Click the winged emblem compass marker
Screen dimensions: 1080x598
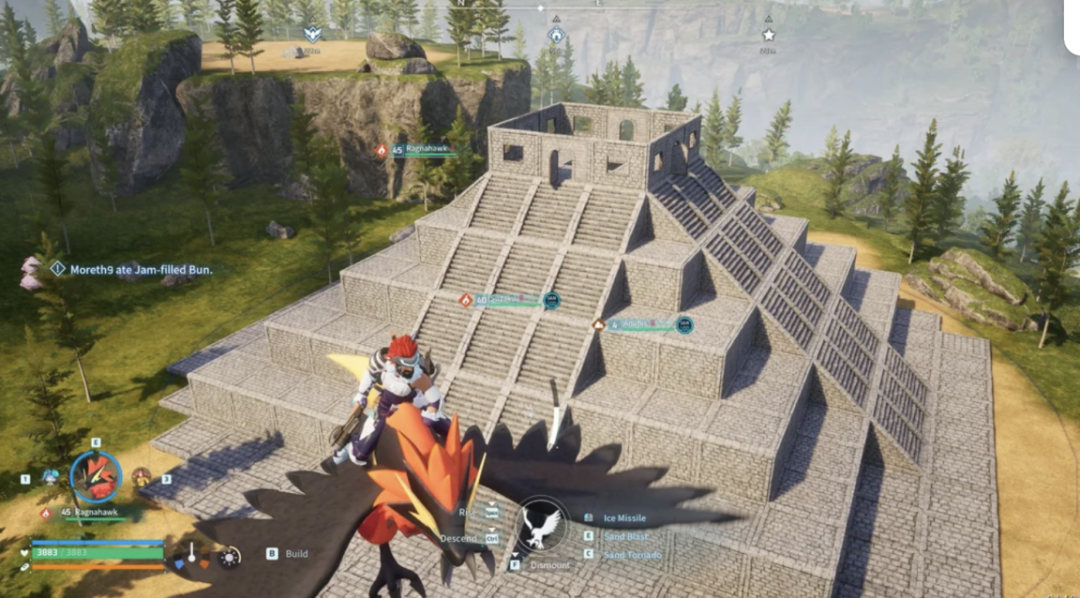click(x=313, y=33)
